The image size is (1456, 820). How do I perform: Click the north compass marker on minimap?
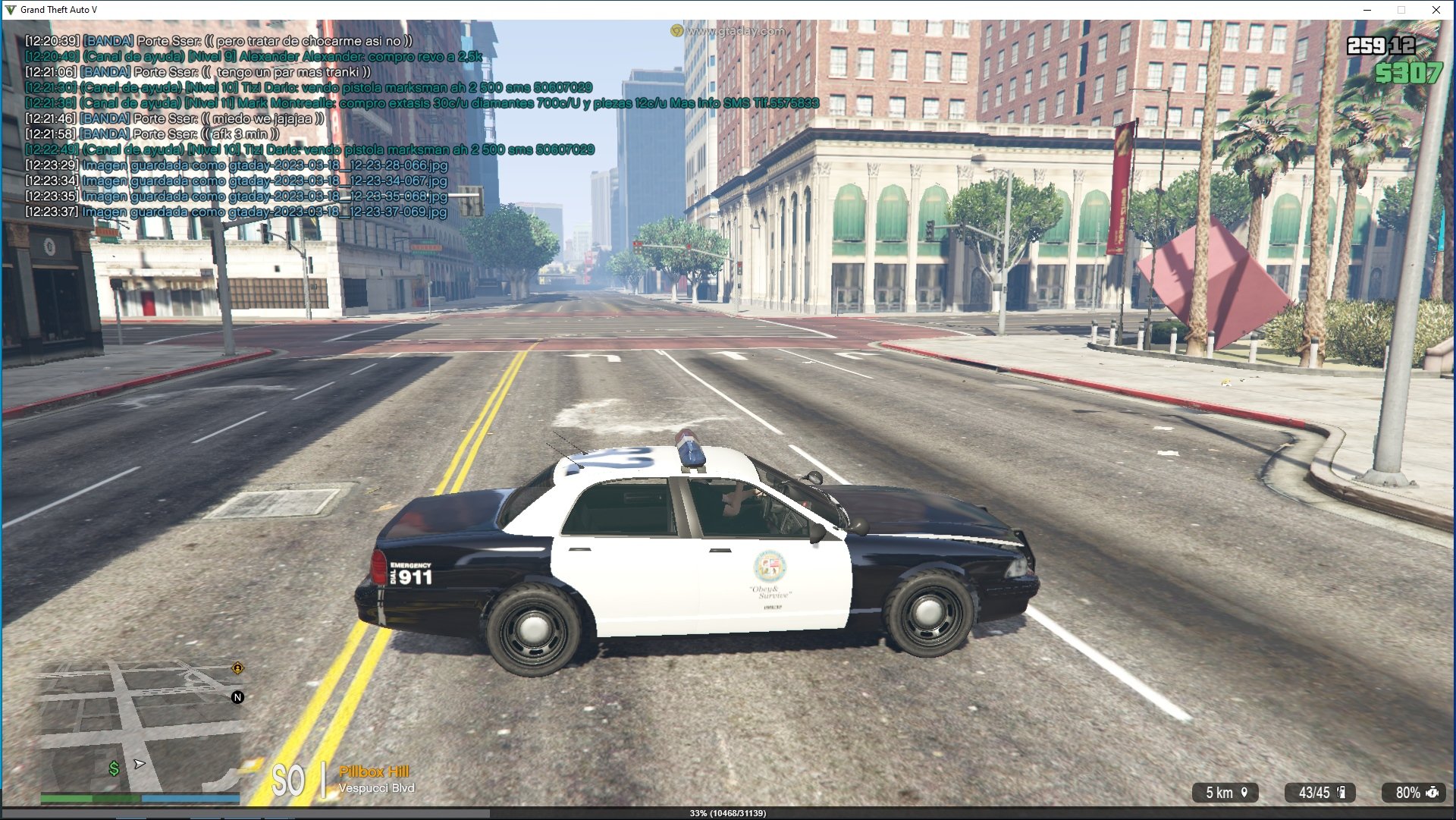coord(237,697)
